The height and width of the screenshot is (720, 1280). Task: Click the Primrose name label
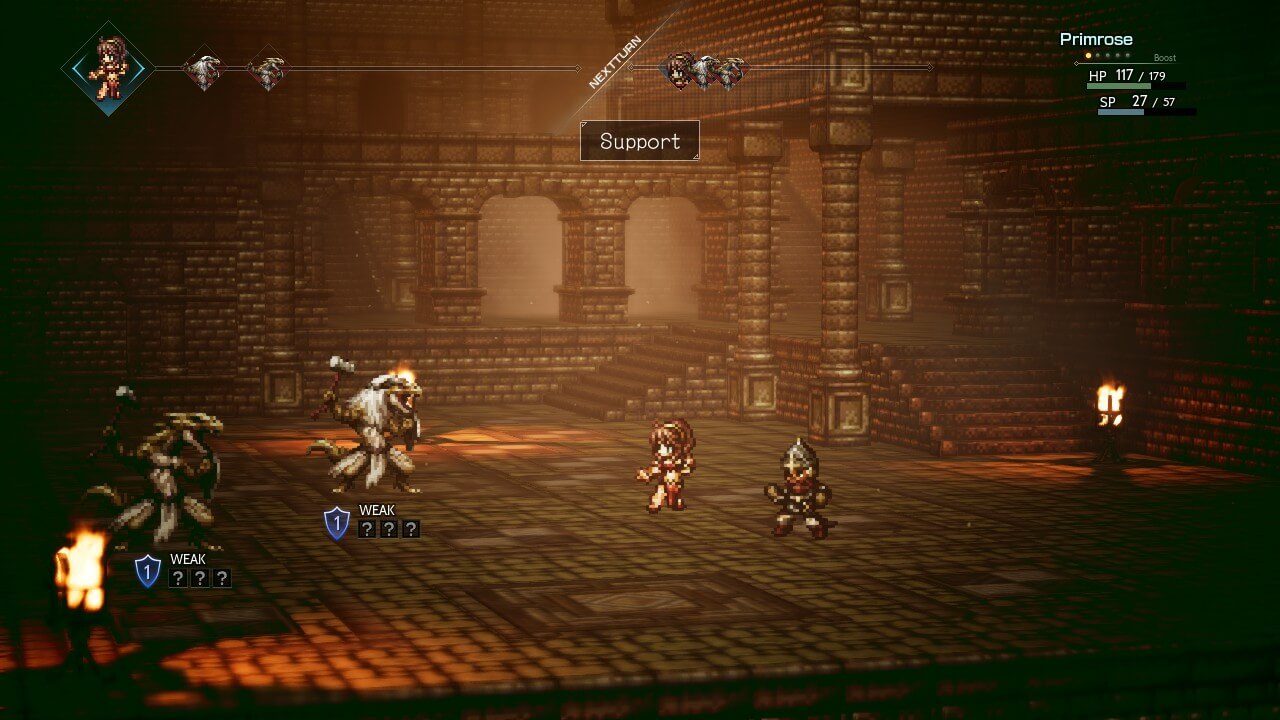pos(1097,39)
